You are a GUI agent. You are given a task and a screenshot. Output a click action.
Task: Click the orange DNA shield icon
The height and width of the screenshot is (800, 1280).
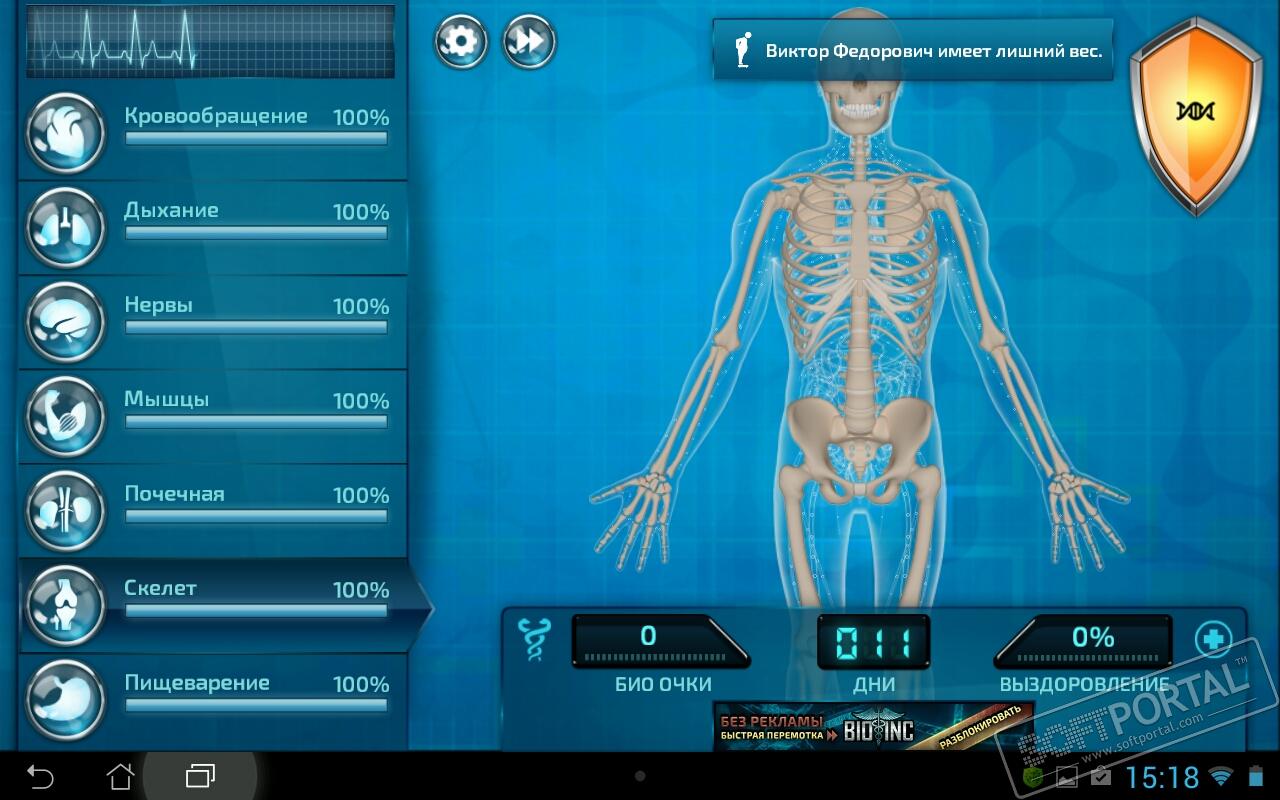pyautogui.click(x=1195, y=112)
